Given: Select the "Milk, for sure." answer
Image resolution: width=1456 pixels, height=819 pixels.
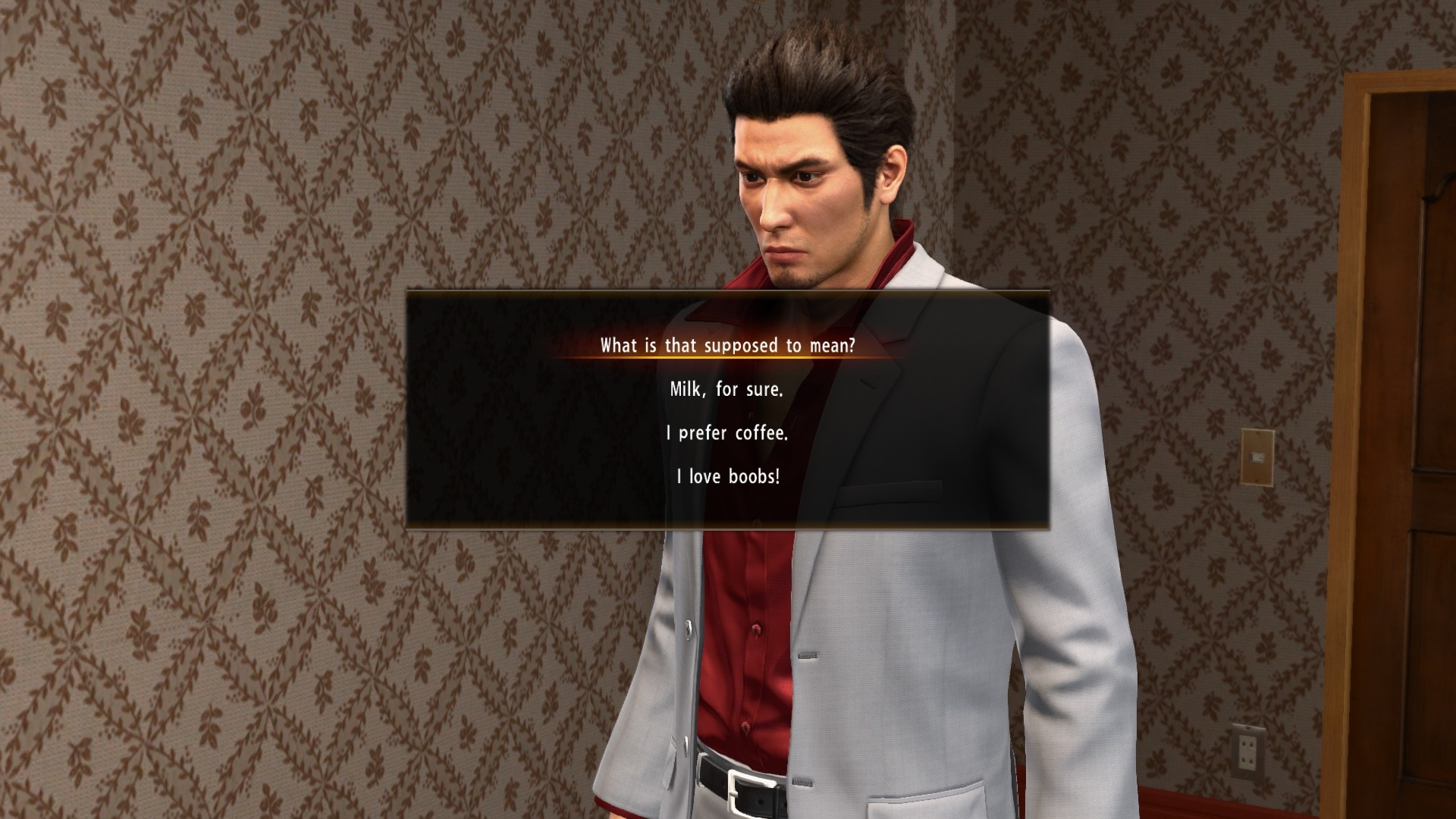Looking at the screenshot, I should (726, 390).
